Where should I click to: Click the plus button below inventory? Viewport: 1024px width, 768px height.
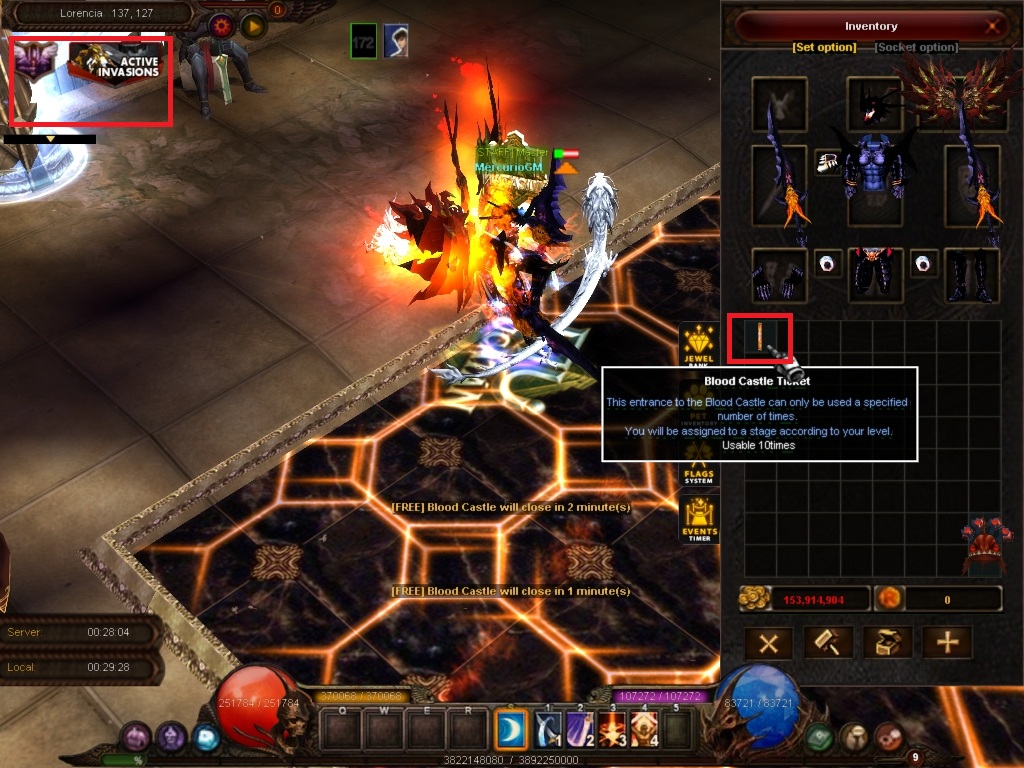[946, 643]
